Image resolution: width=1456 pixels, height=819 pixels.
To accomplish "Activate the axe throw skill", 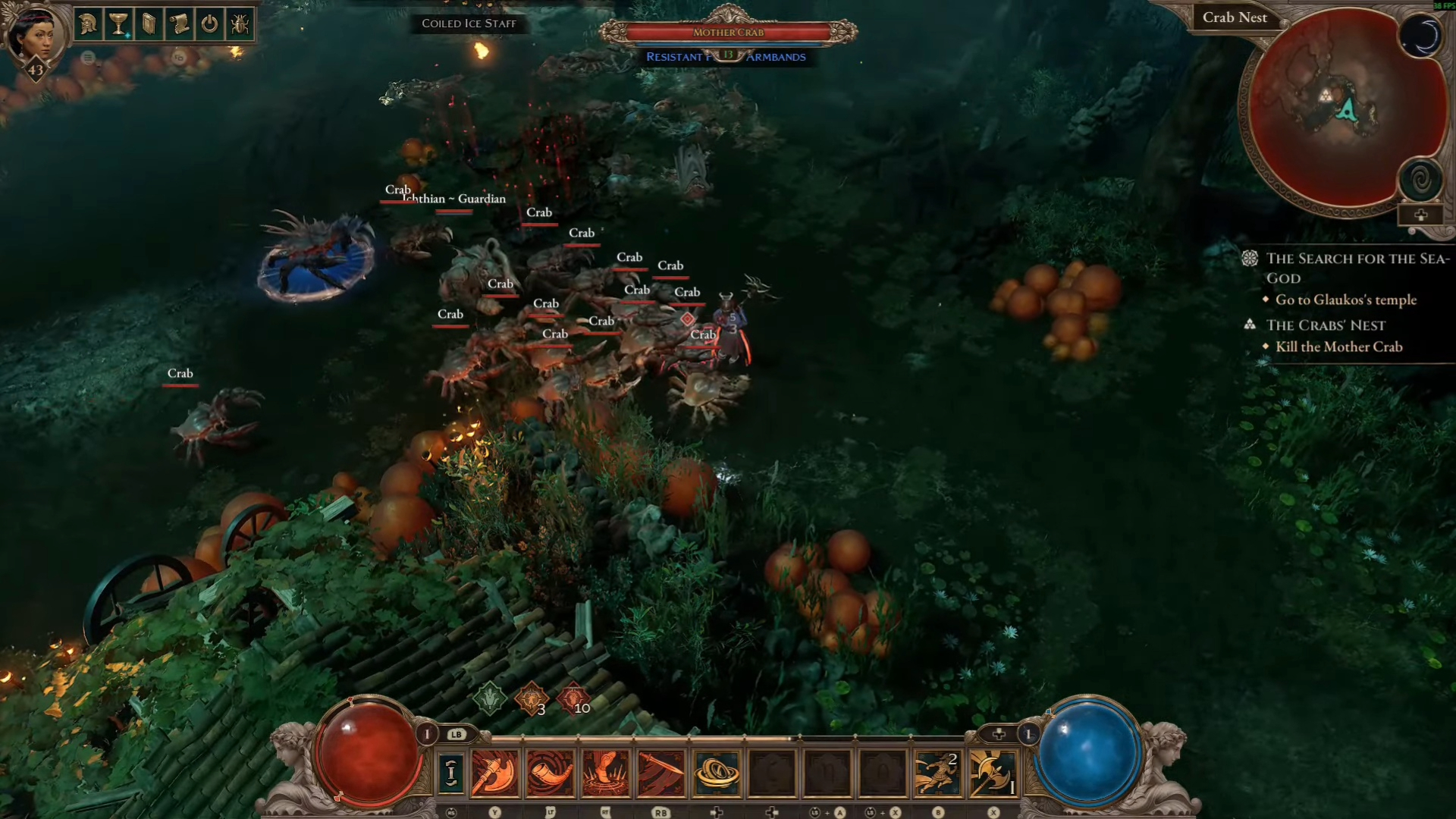I will (494, 773).
